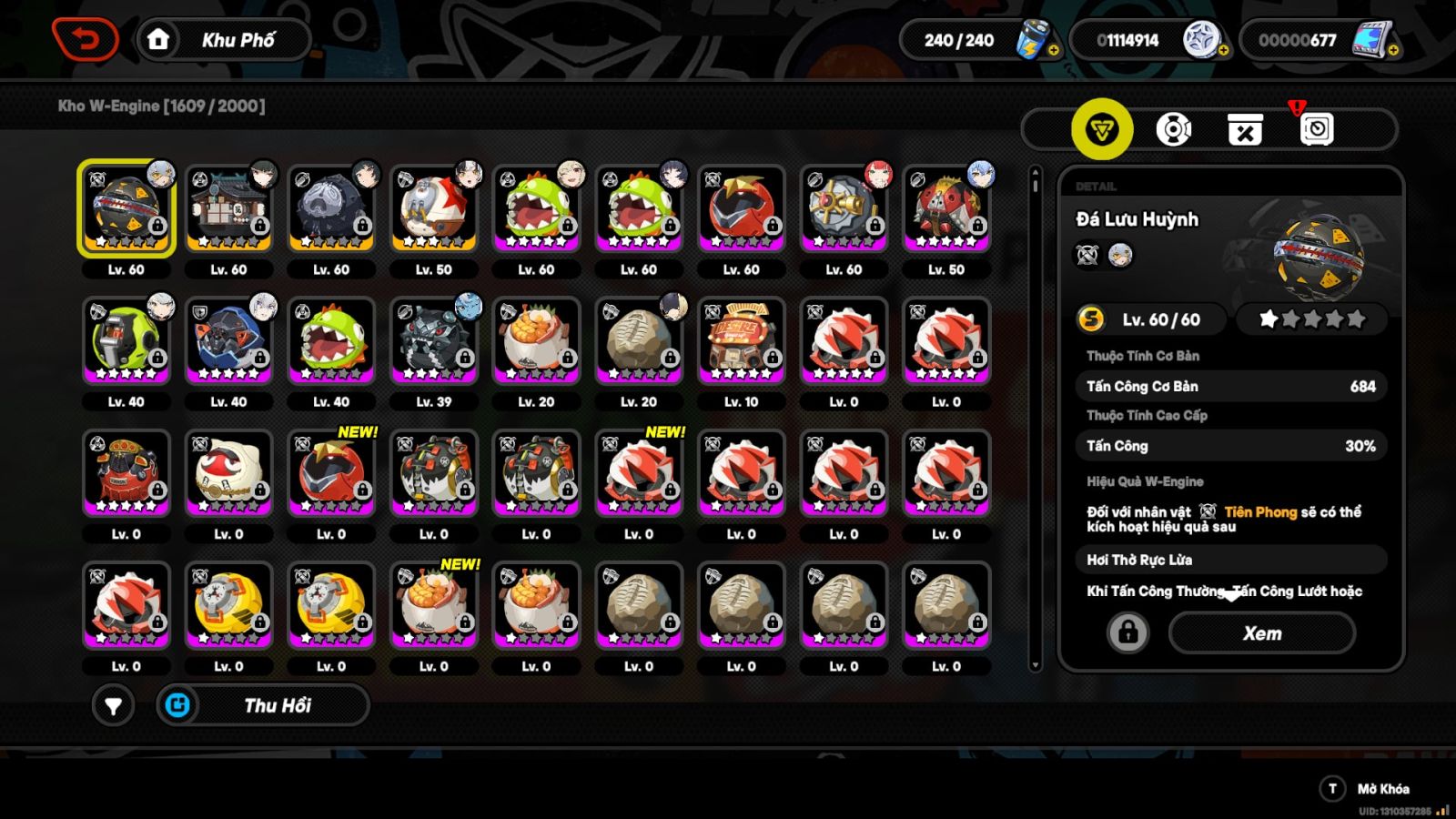Open the filter funnel icon
The width and height of the screenshot is (1456, 819).
(114, 704)
